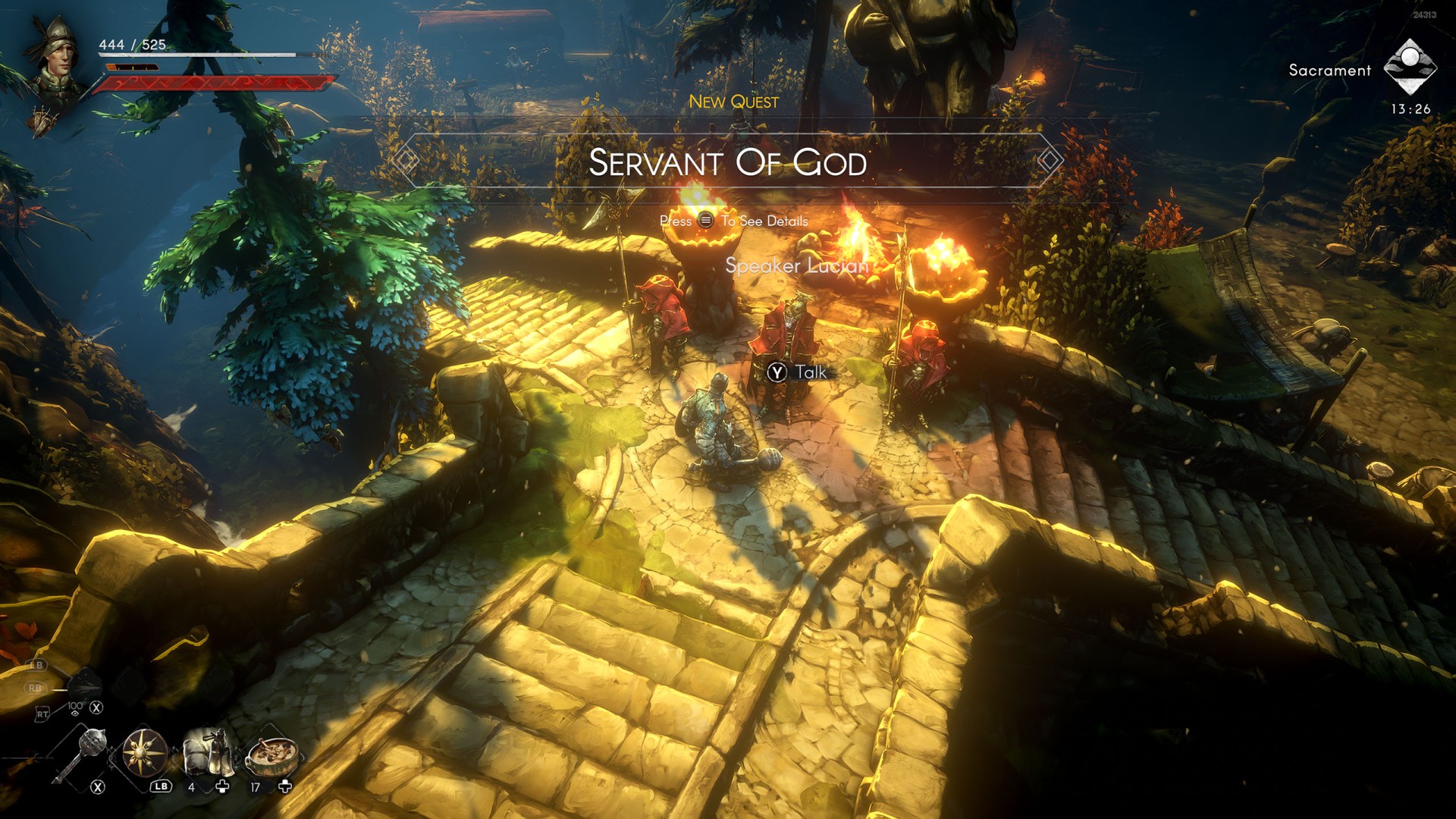Select the Speaker Lucian nameplate
This screenshot has width=1456, height=819.
796,267
